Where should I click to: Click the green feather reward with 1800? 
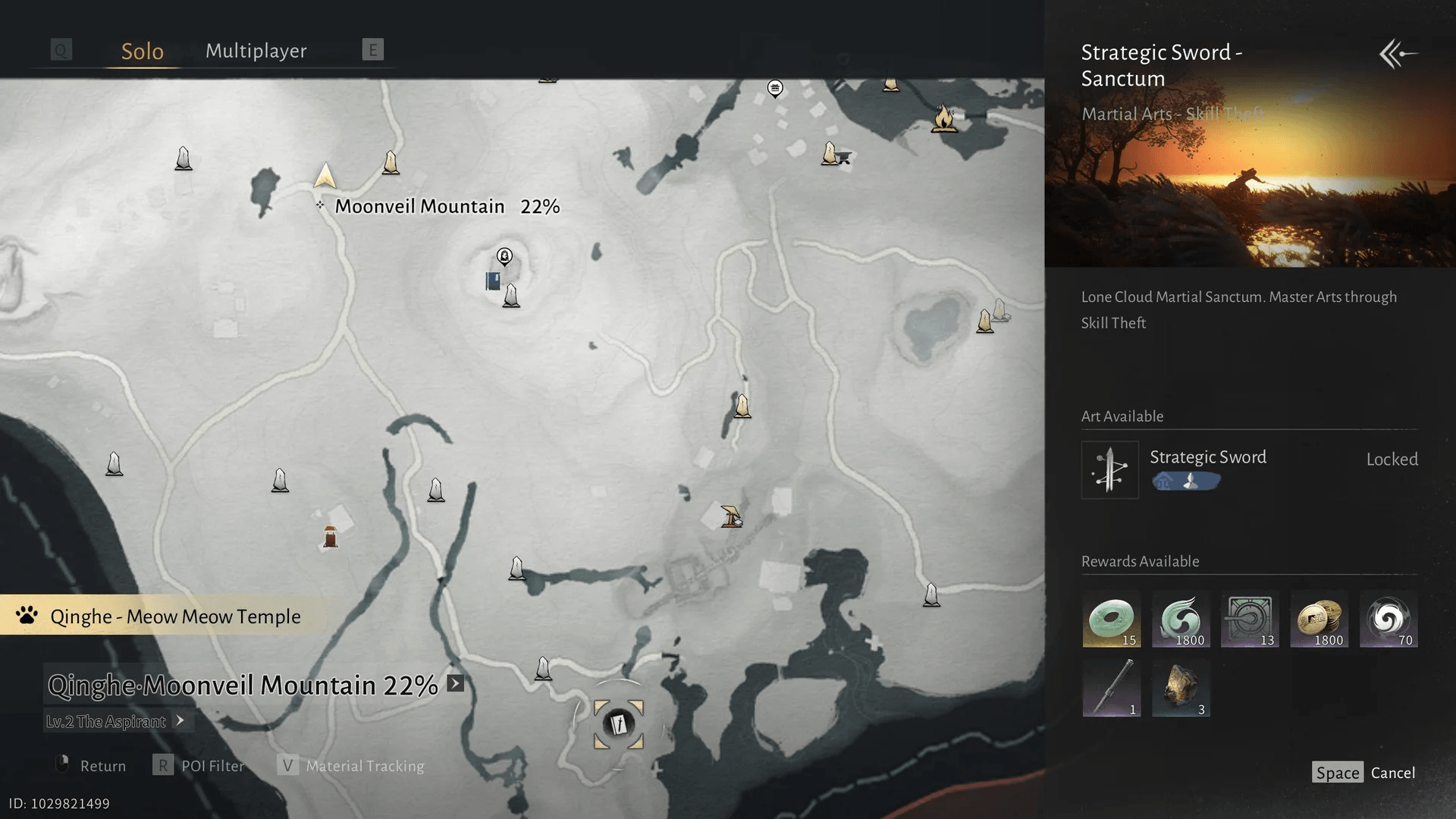click(1181, 620)
